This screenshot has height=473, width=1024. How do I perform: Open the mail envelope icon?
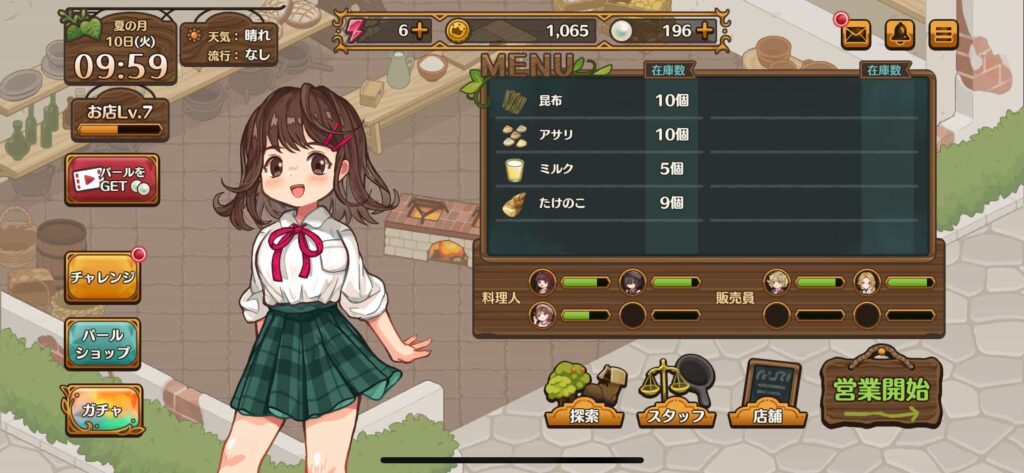855,35
